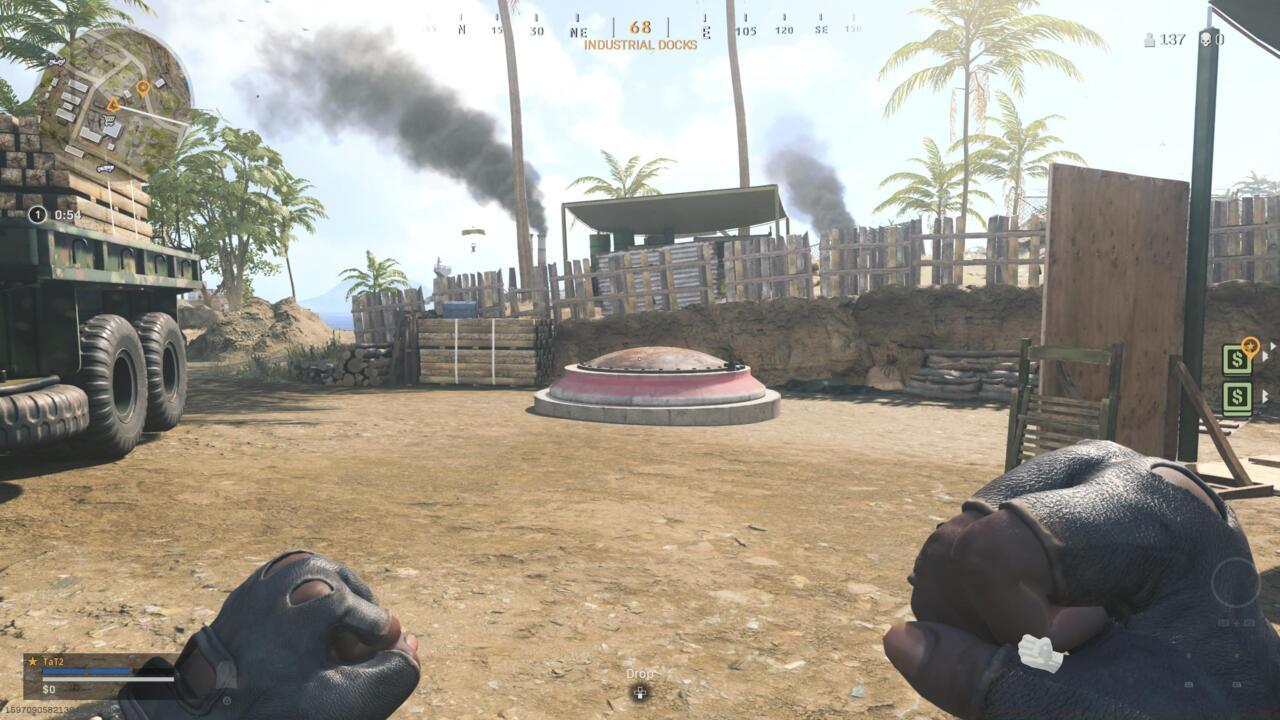This screenshot has height=720, width=1280.
Task: Select the player count icon showing 137
Action: tap(1148, 40)
